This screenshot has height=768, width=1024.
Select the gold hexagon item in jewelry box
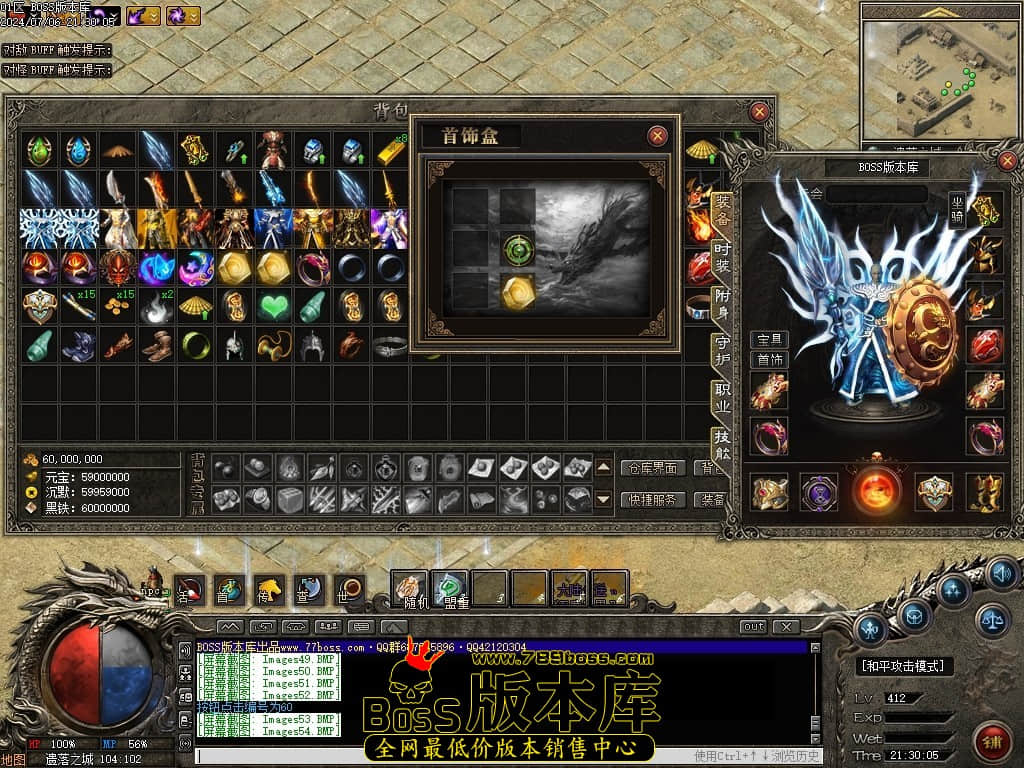click(x=519, y=289)
